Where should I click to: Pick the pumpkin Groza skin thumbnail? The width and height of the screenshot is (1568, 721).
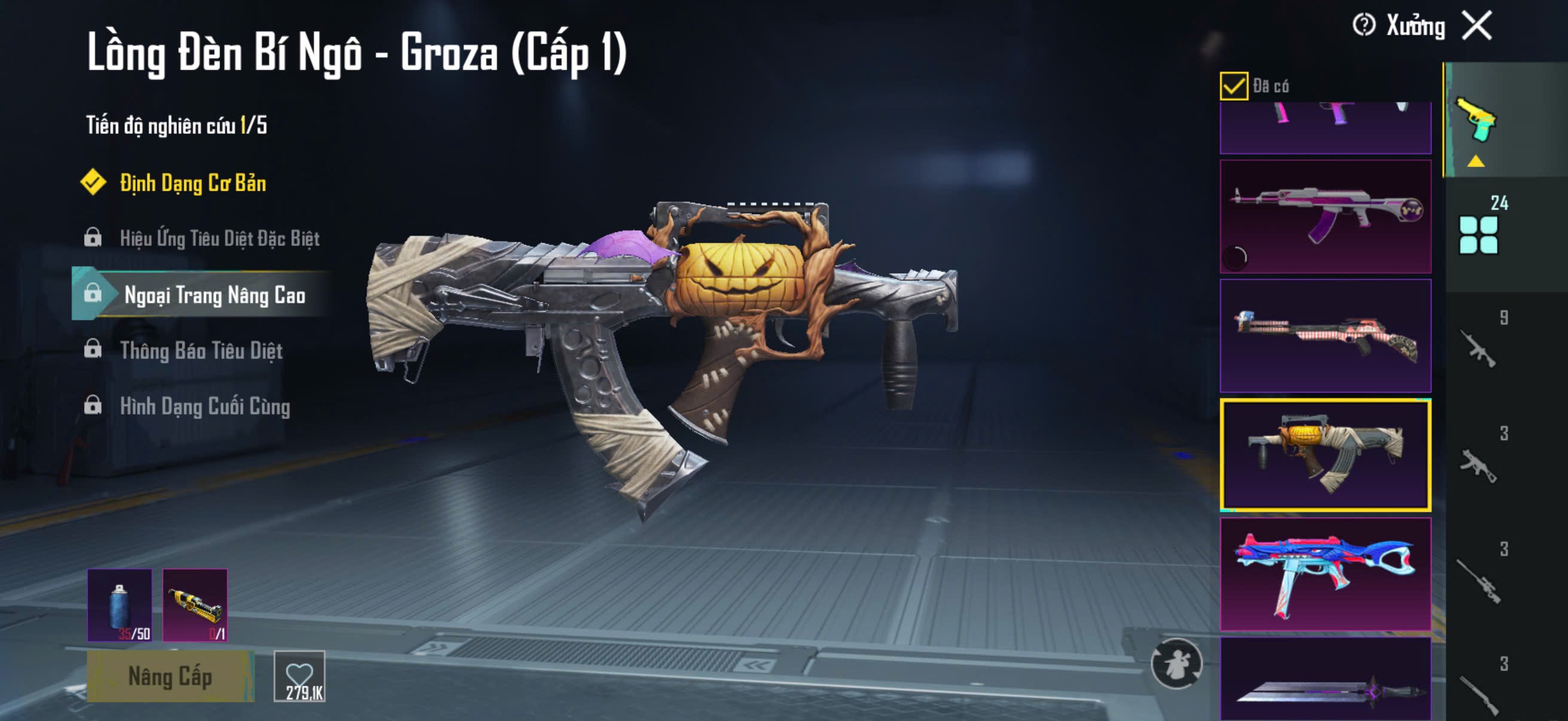pyautogui.click(x=1325, y=454)
